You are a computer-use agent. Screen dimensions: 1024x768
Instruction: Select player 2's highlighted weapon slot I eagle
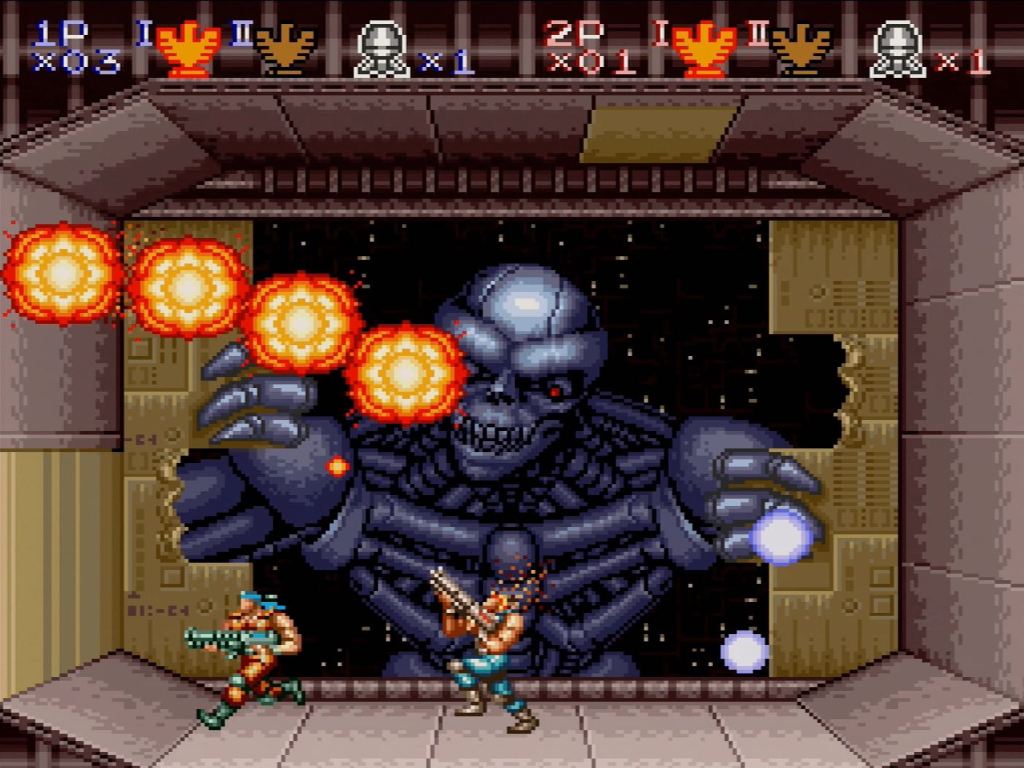(x=704, y=50)
